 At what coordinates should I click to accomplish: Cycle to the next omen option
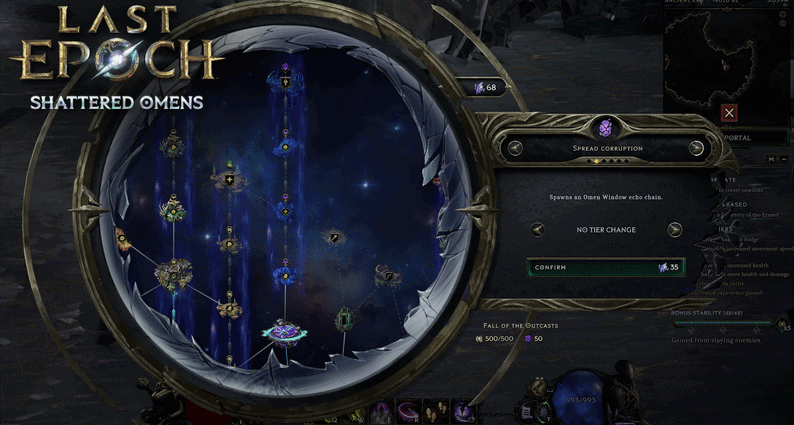click(x=697, y=148)
